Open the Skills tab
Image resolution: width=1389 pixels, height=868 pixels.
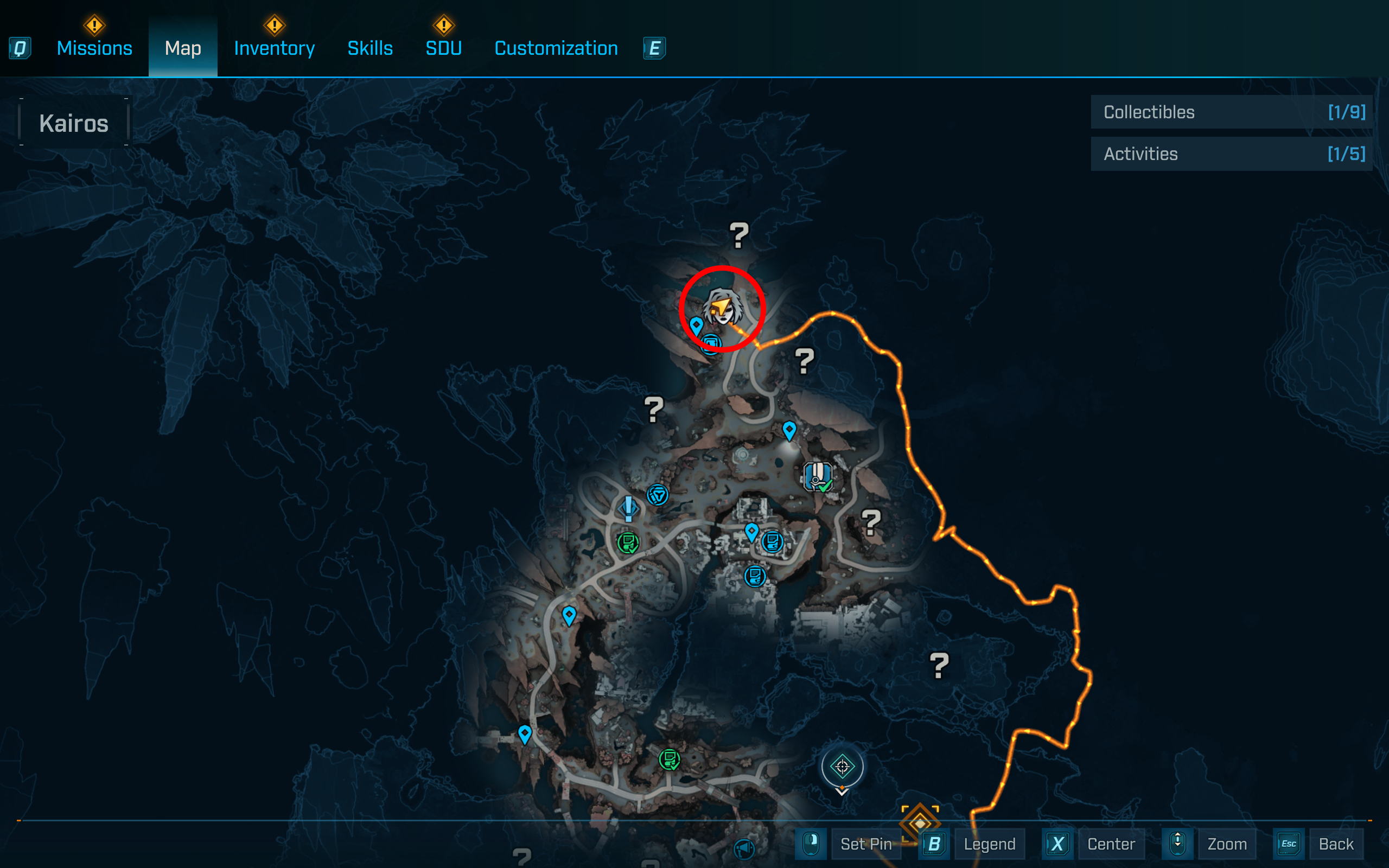coord(370,48)
